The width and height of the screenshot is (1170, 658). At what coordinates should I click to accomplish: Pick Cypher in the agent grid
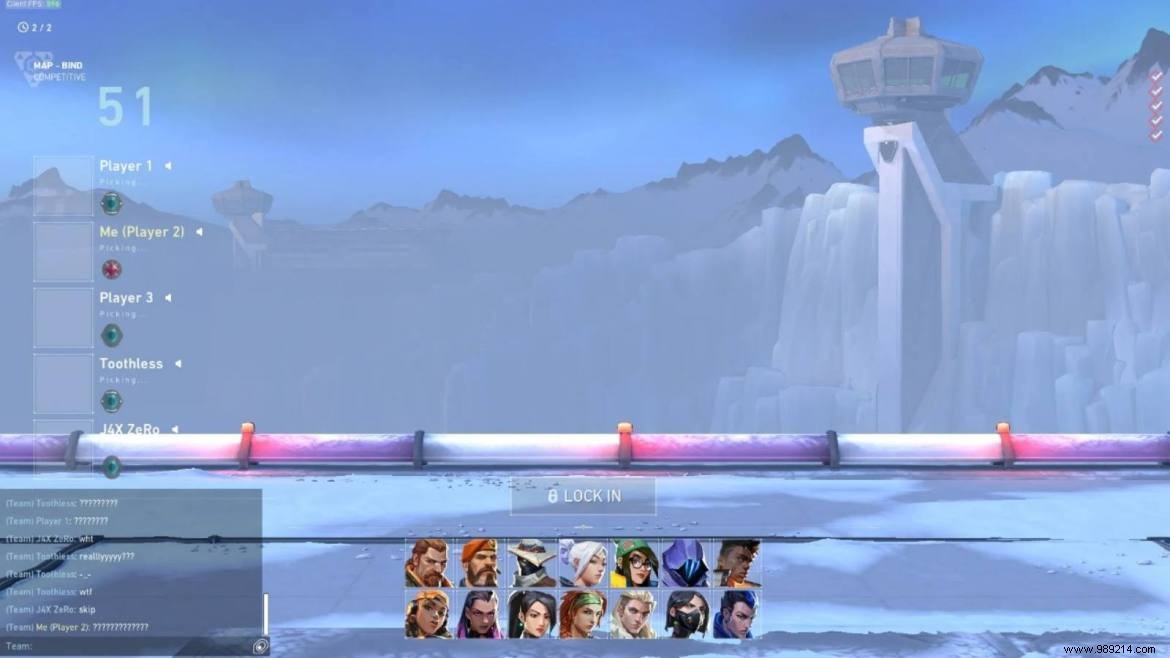[x=531, y=563]
